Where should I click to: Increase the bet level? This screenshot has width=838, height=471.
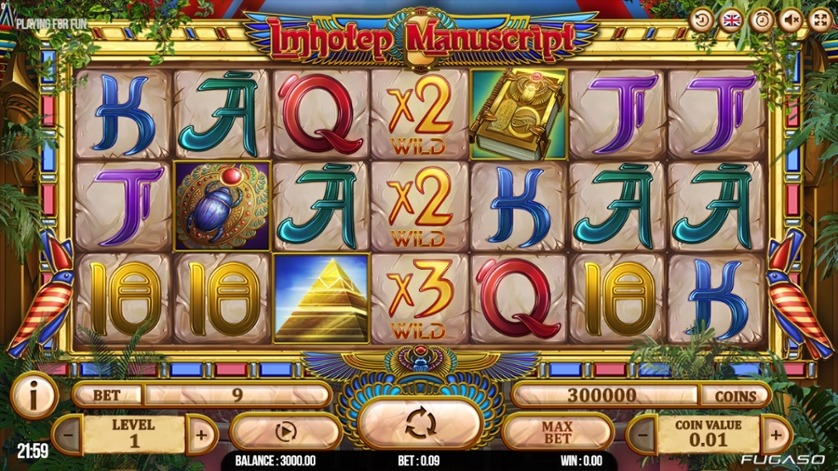pos(201,435)
